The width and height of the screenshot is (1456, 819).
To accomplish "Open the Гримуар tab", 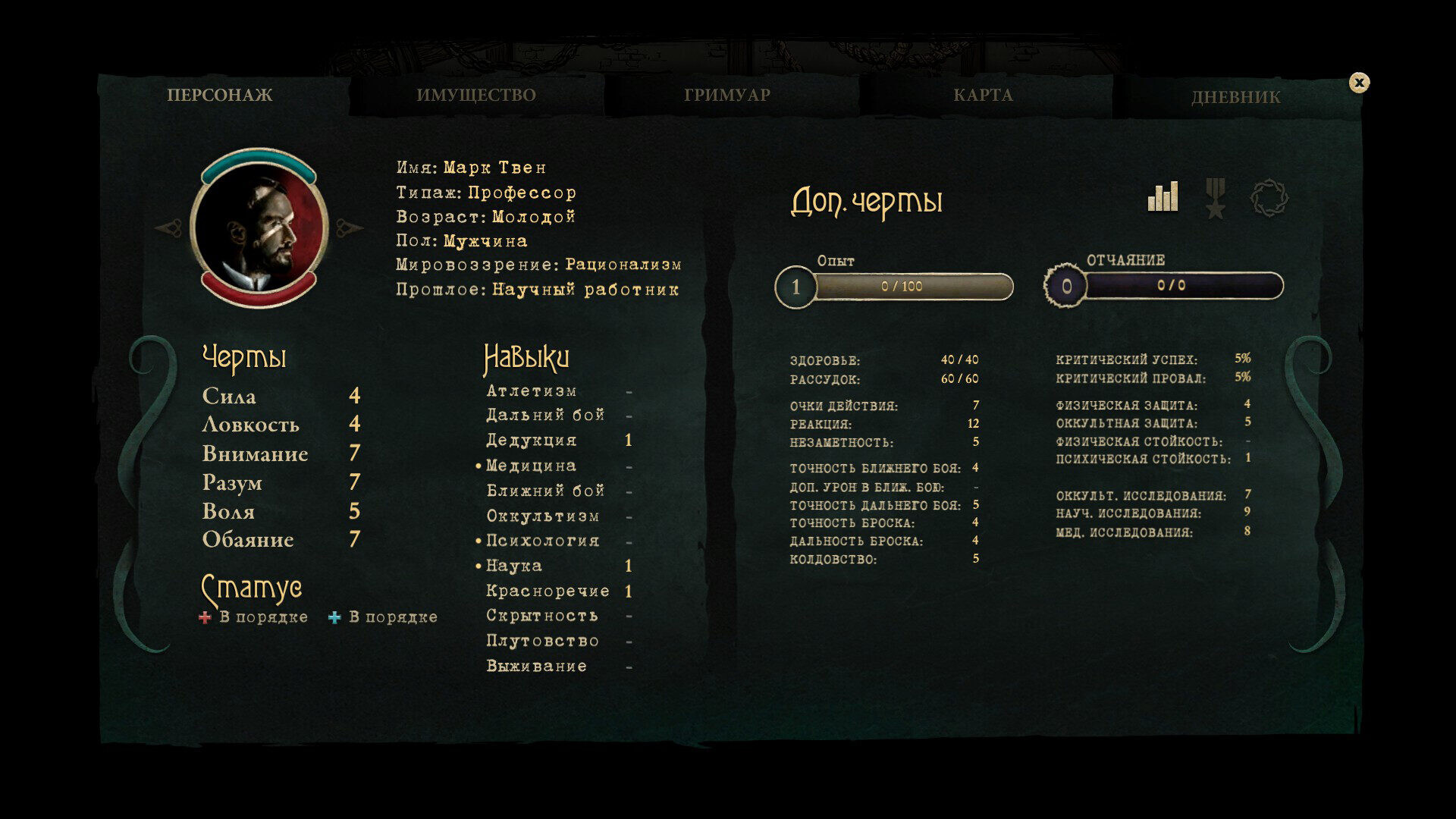I will pos(726,96).
